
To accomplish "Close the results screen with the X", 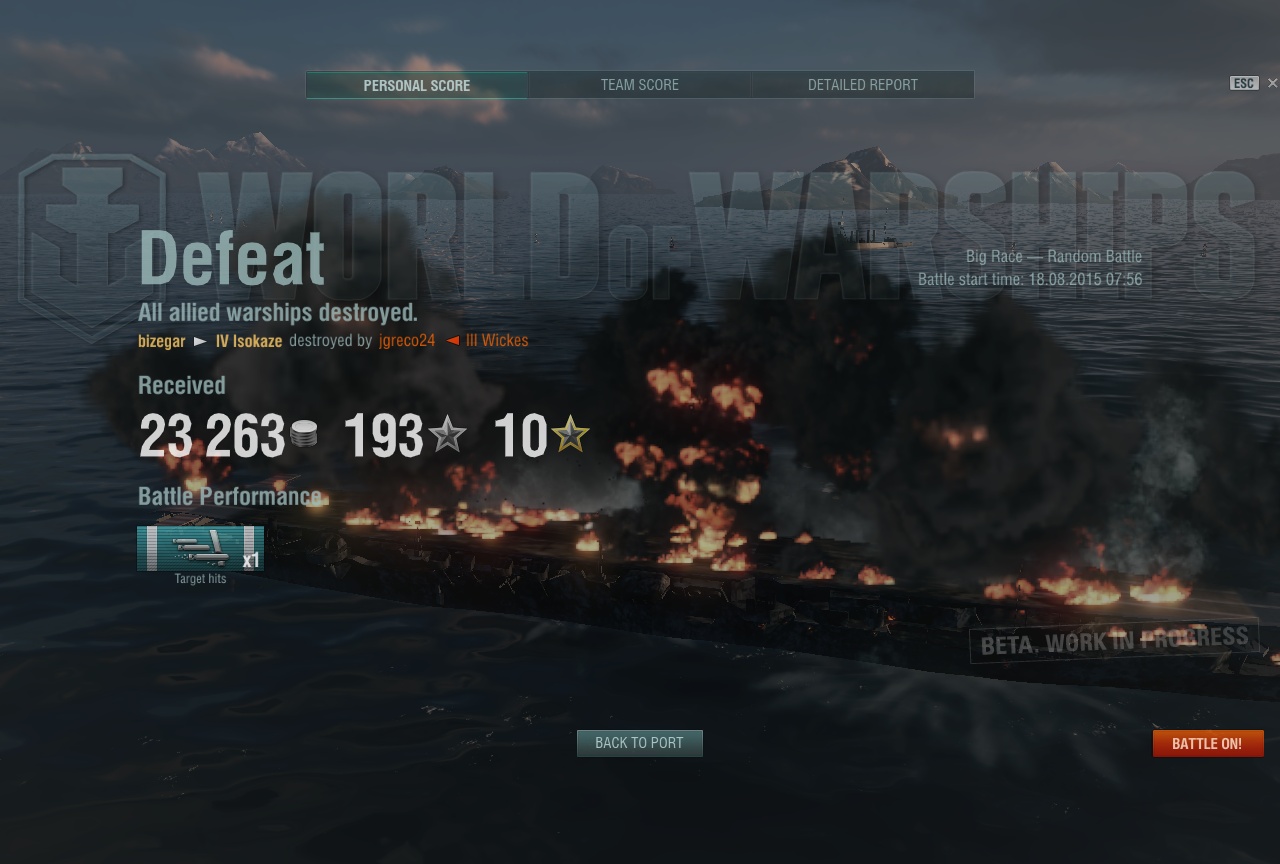I will 1272,83.
